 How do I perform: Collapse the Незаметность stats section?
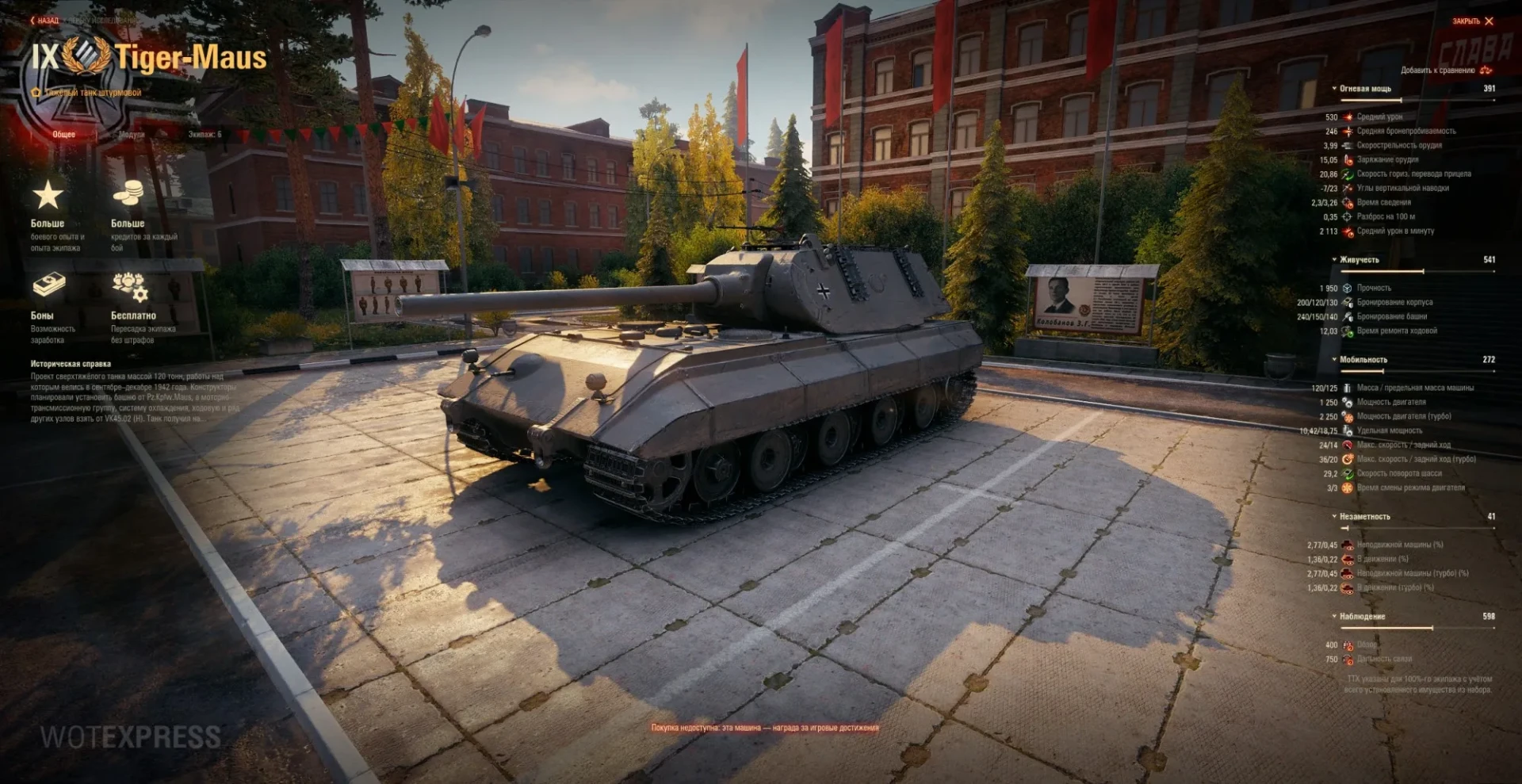(x=1363, y=517)
